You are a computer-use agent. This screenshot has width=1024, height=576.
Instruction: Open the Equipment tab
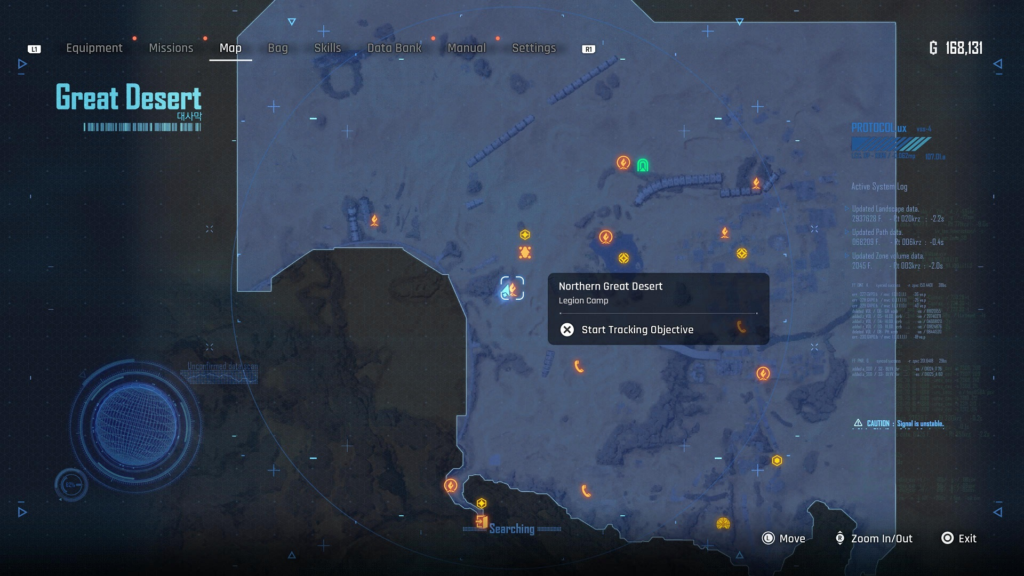click(94, 48)
